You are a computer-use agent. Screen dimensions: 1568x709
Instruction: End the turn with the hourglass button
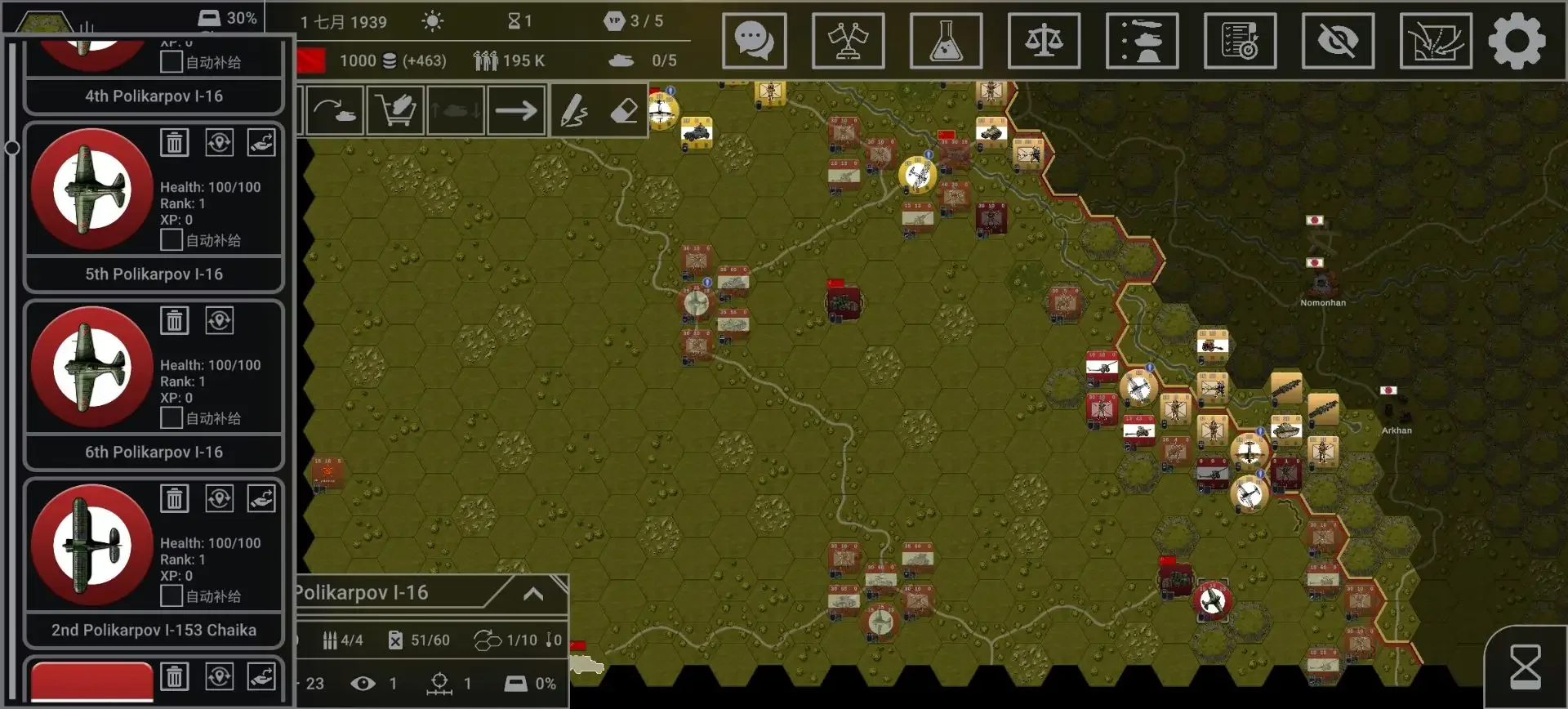point(1525,667)
